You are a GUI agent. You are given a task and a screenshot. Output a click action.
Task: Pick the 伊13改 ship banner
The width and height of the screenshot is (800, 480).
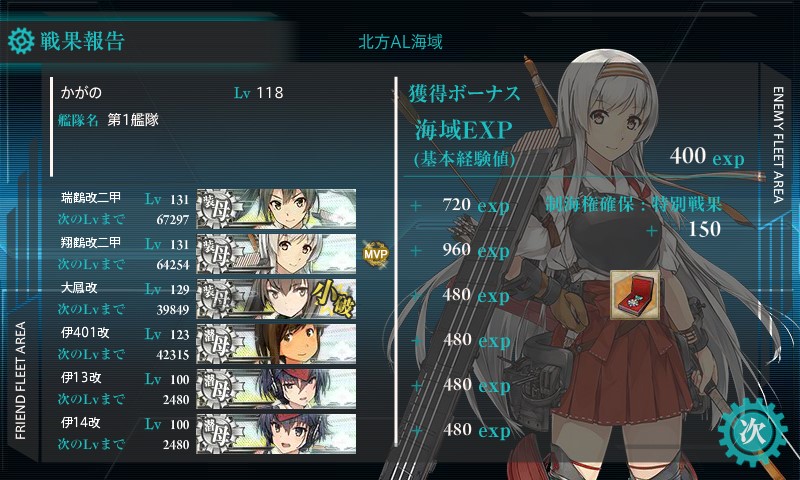(x=277, y=387)
